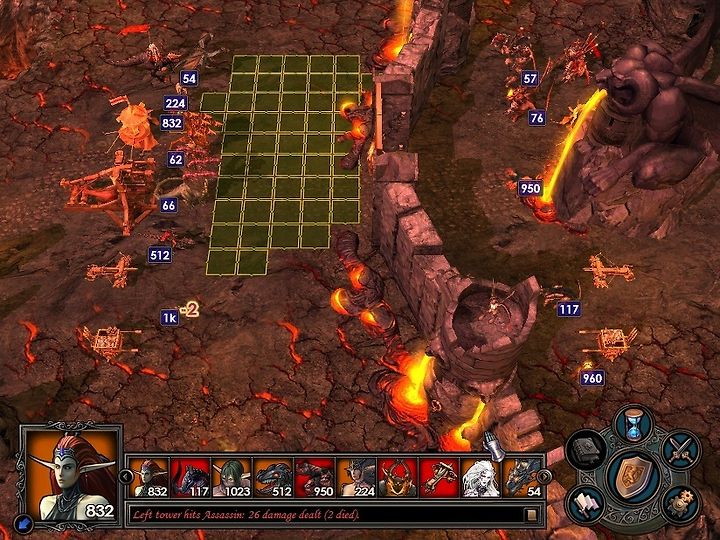Select the turn-bar unit with 1023
The width and height of the screenshot is (720, 540).
click(231, 476)
